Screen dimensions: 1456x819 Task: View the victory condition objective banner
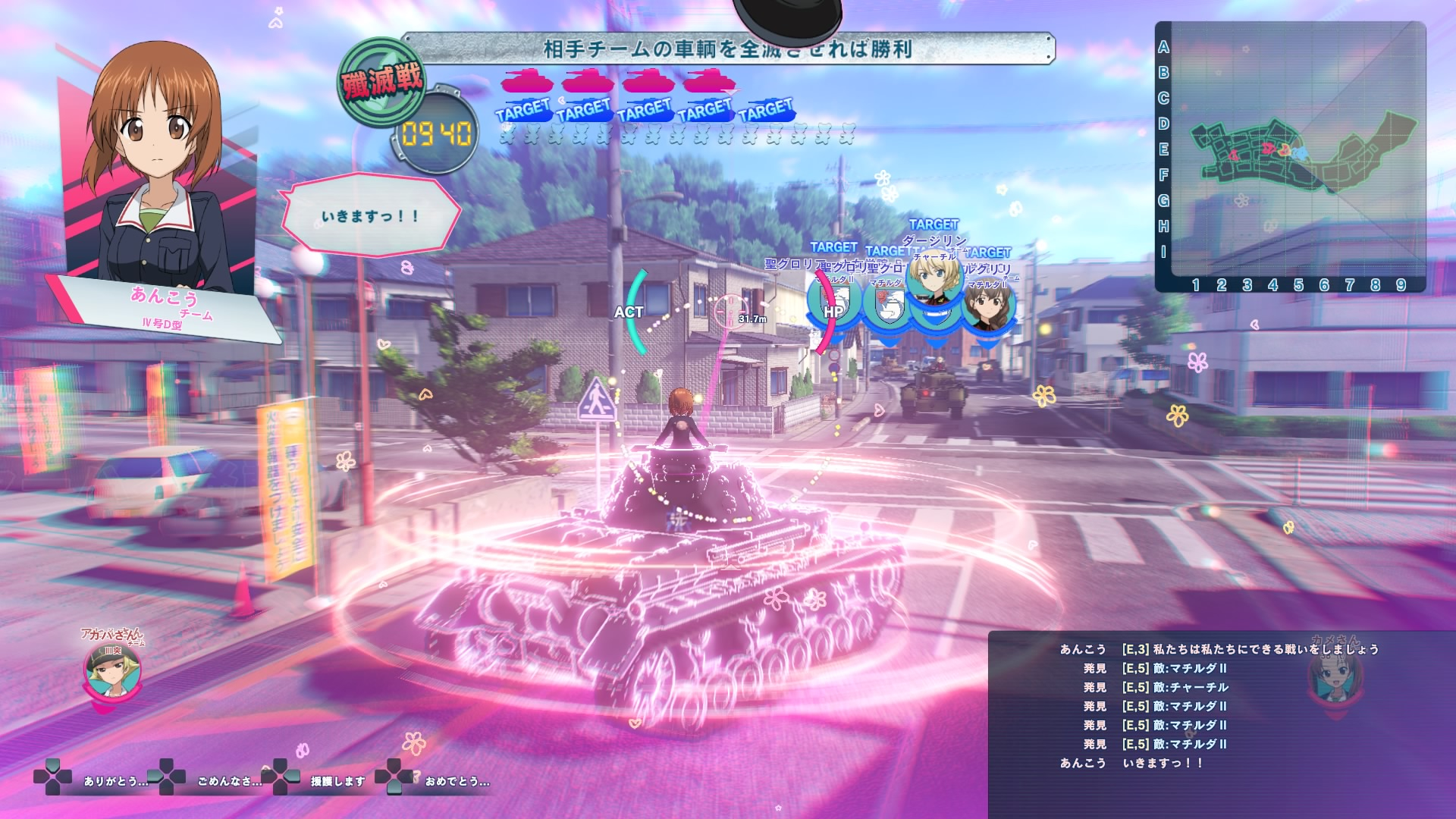727,49
